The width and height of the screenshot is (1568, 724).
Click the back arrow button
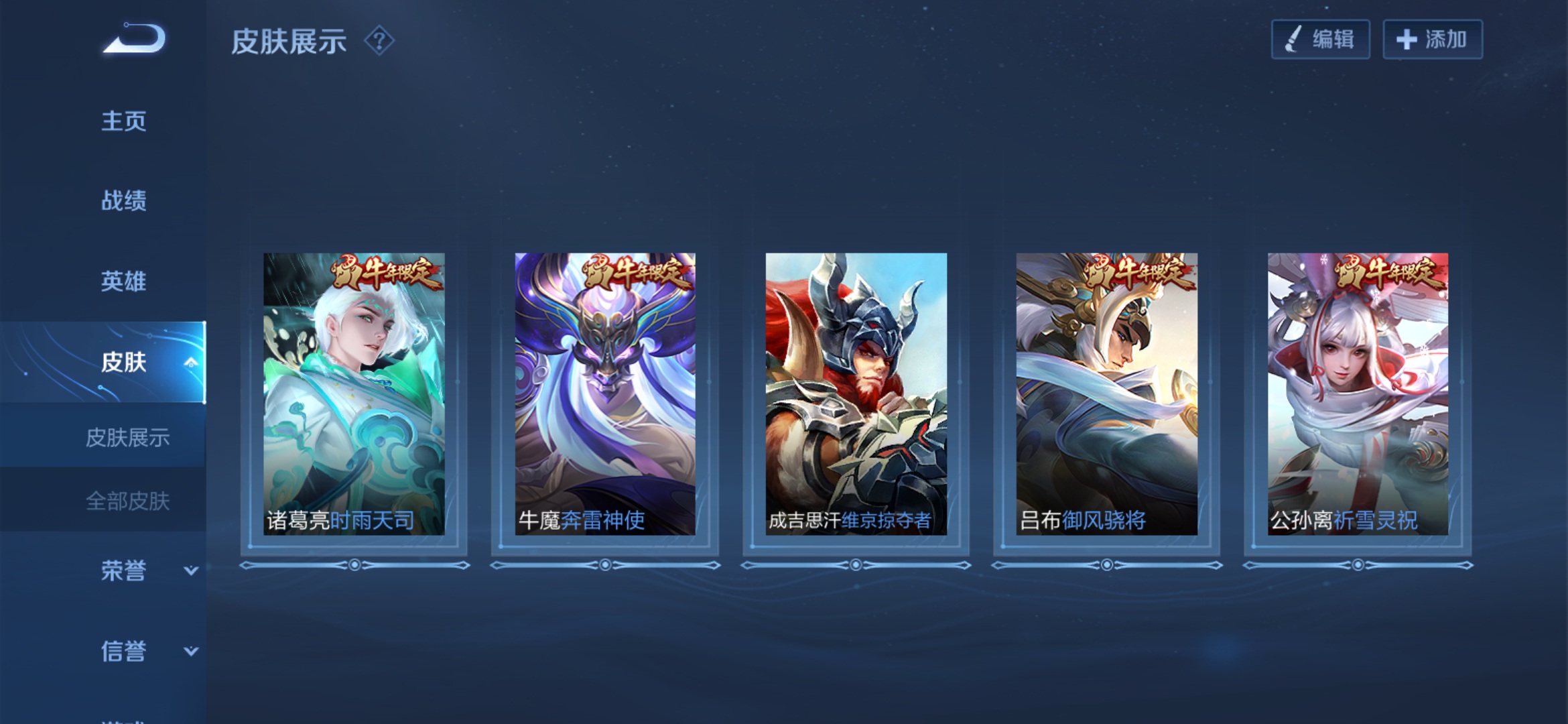pyautogui.click(x=134, y=39)
